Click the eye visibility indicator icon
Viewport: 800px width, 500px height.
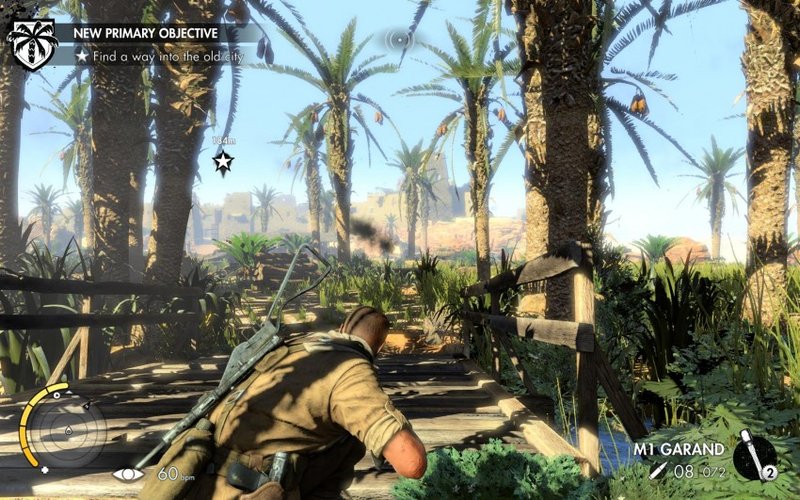tap(128, 473)
